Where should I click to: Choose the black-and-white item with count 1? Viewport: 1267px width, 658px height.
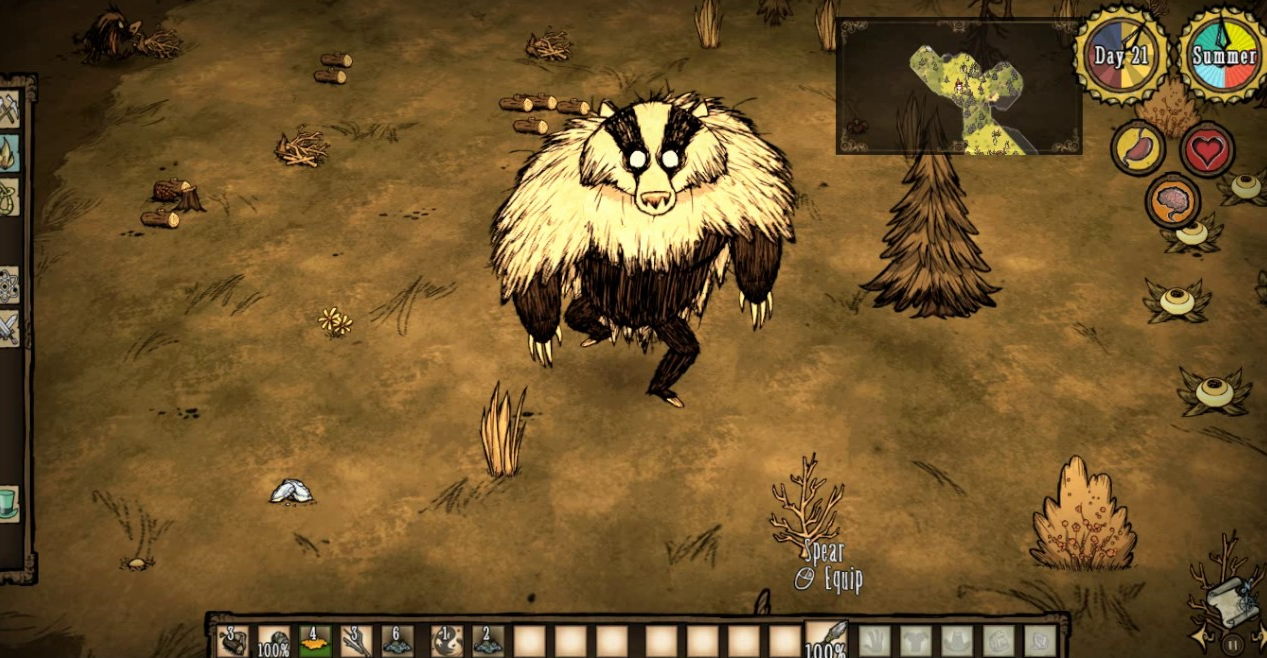coord(446,641)
